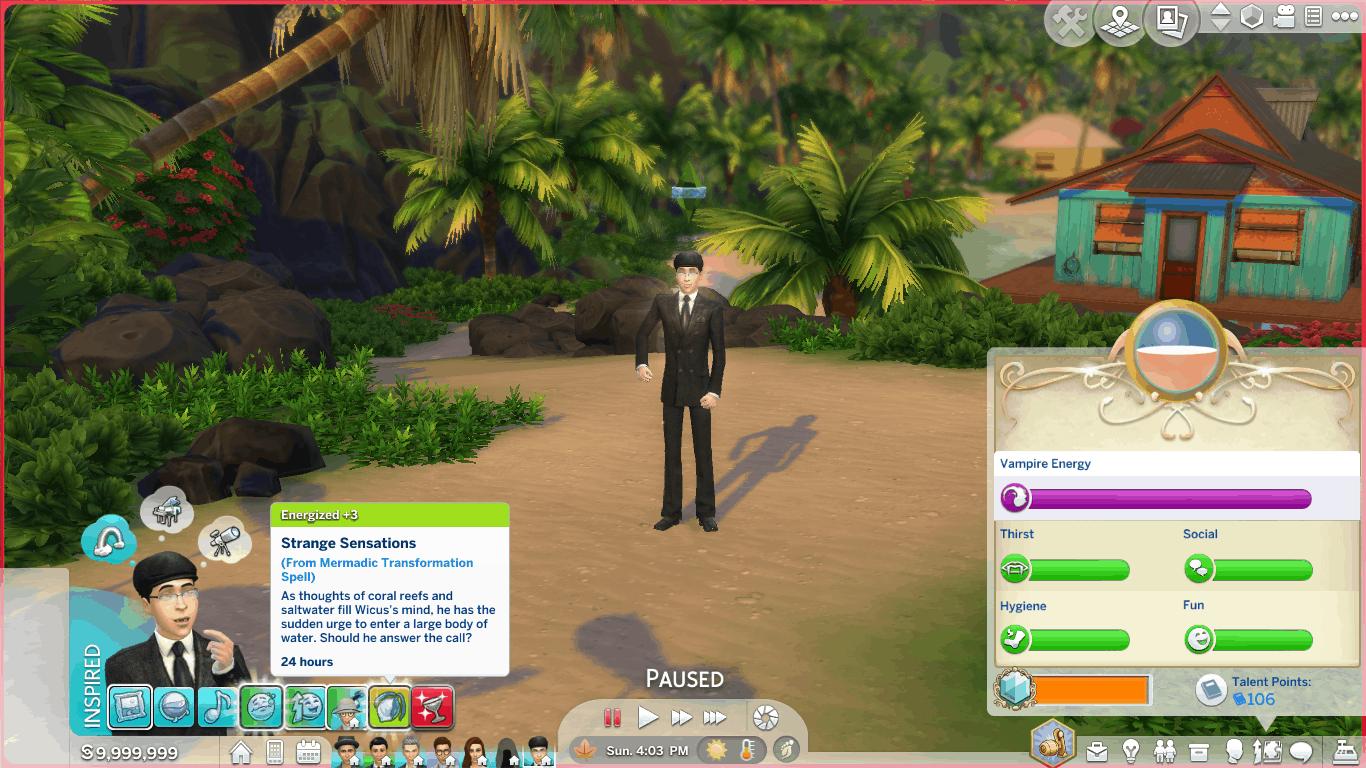Viewport: 1366px width, 768px height.
Task: Open the Relationships panel with two figures
Action: click(x=1165, y=750)
